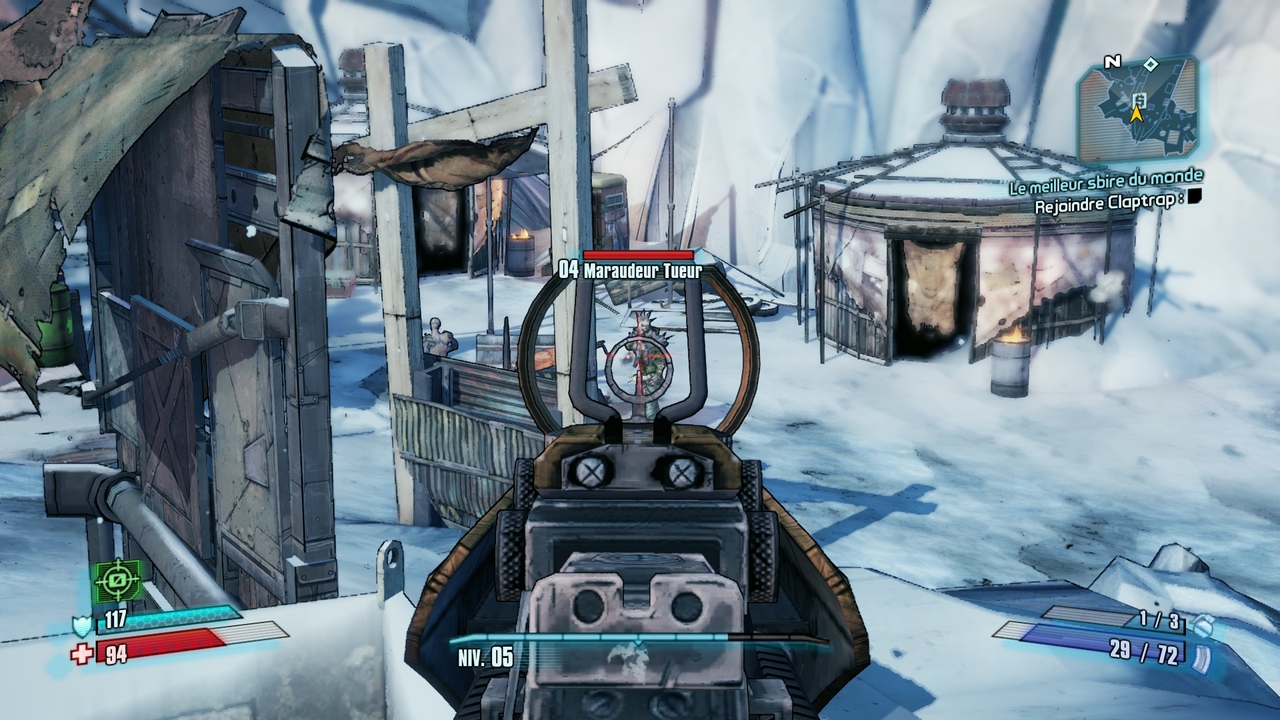This screenshot has height=720, width=1280.
Task: Activate the green crosshair action skill icon
Action: pos(119,580)
